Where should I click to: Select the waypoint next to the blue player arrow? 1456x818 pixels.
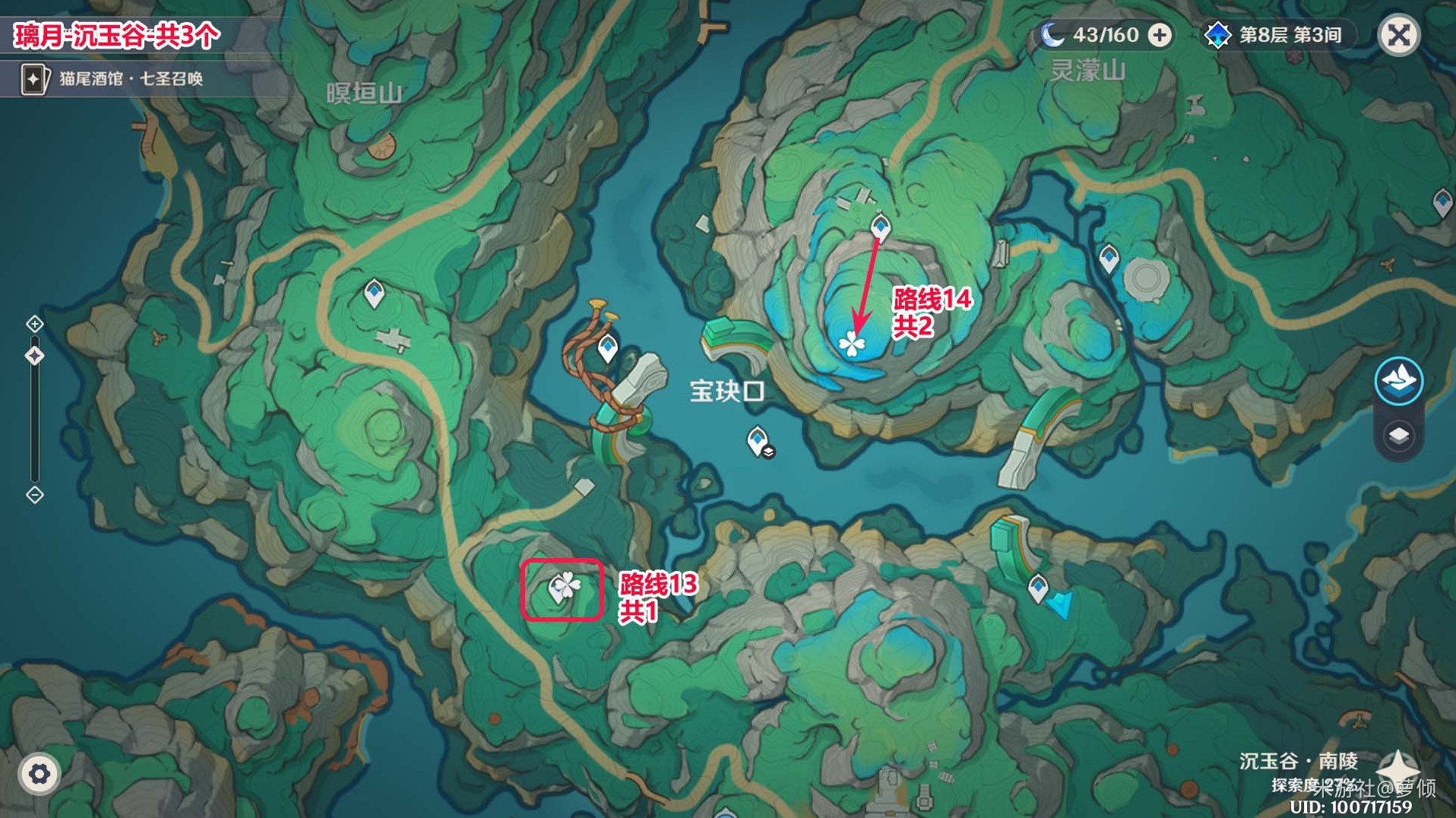pyautogui.click(x=1037, y=588)
